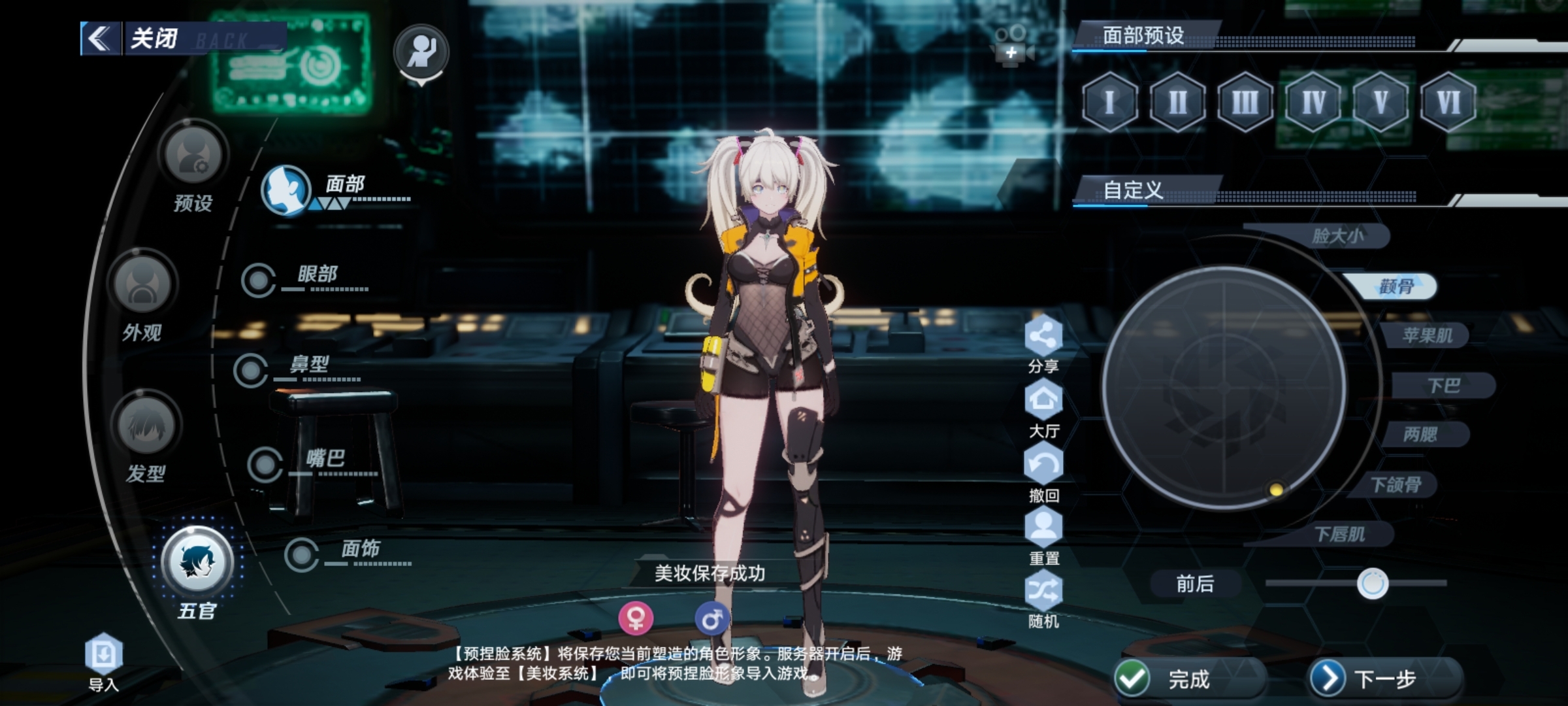The height and width of the screenshot is (706, 1568).
Task: Pick face preset VI
Action: click(1448, 103)
